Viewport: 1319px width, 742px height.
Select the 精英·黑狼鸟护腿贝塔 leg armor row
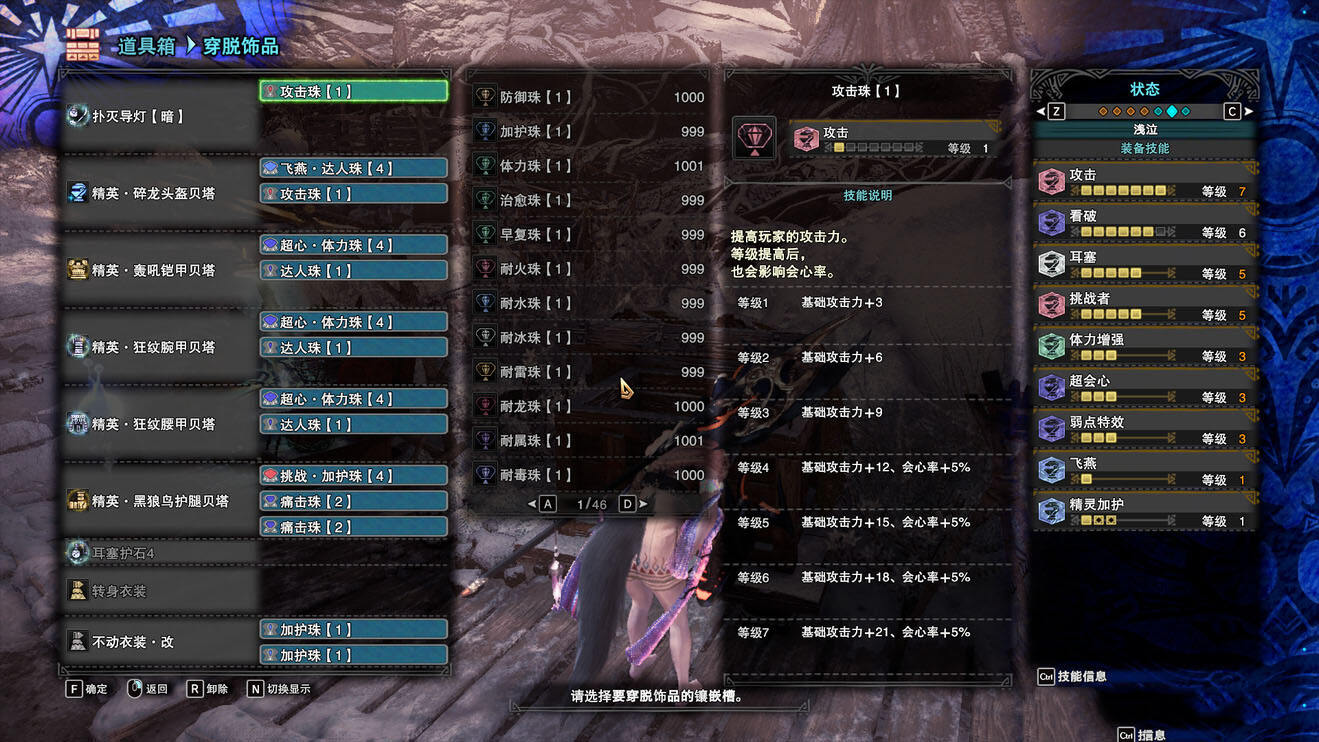(x=160, y=501)
